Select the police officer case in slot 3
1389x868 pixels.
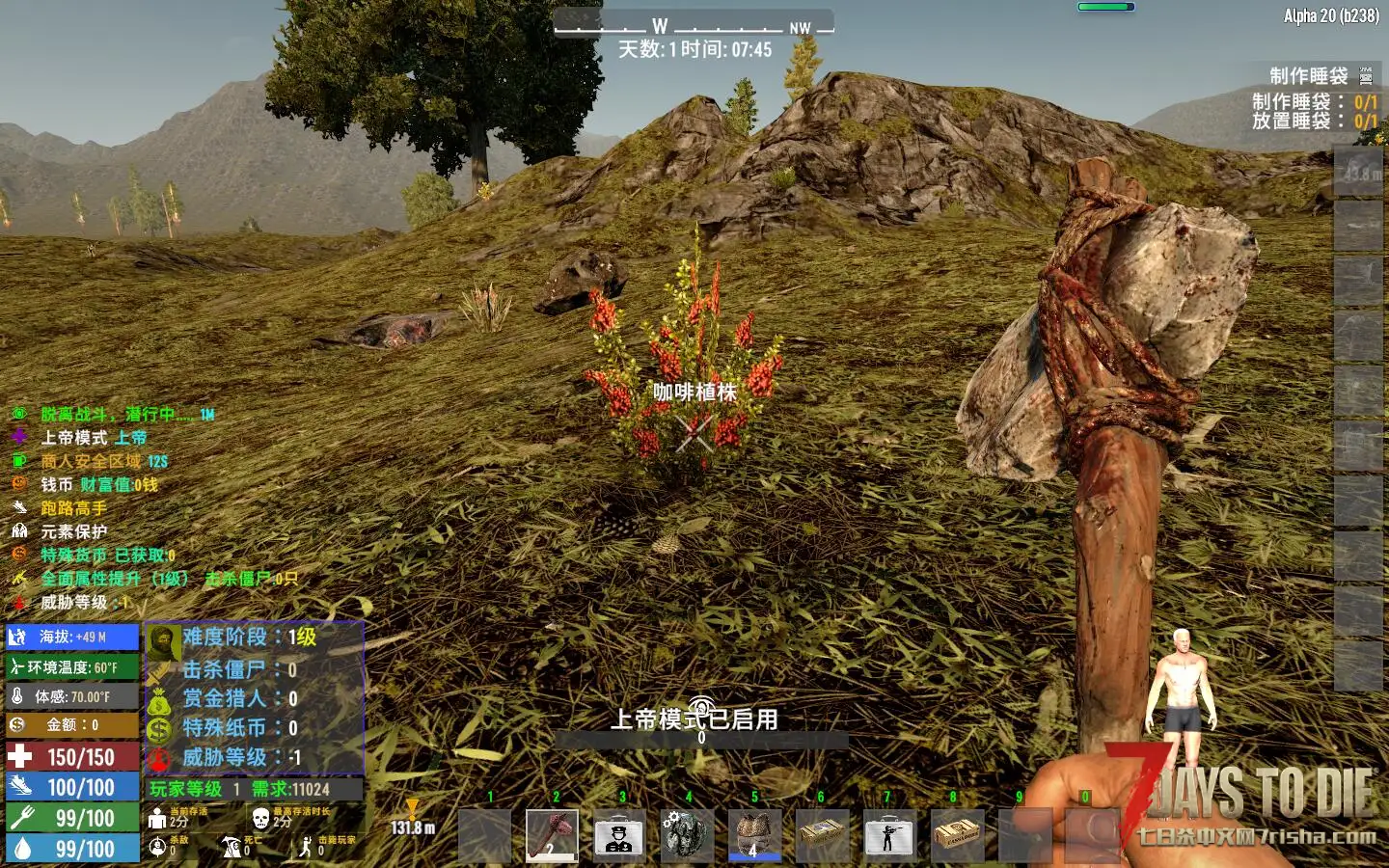[619, 835]
